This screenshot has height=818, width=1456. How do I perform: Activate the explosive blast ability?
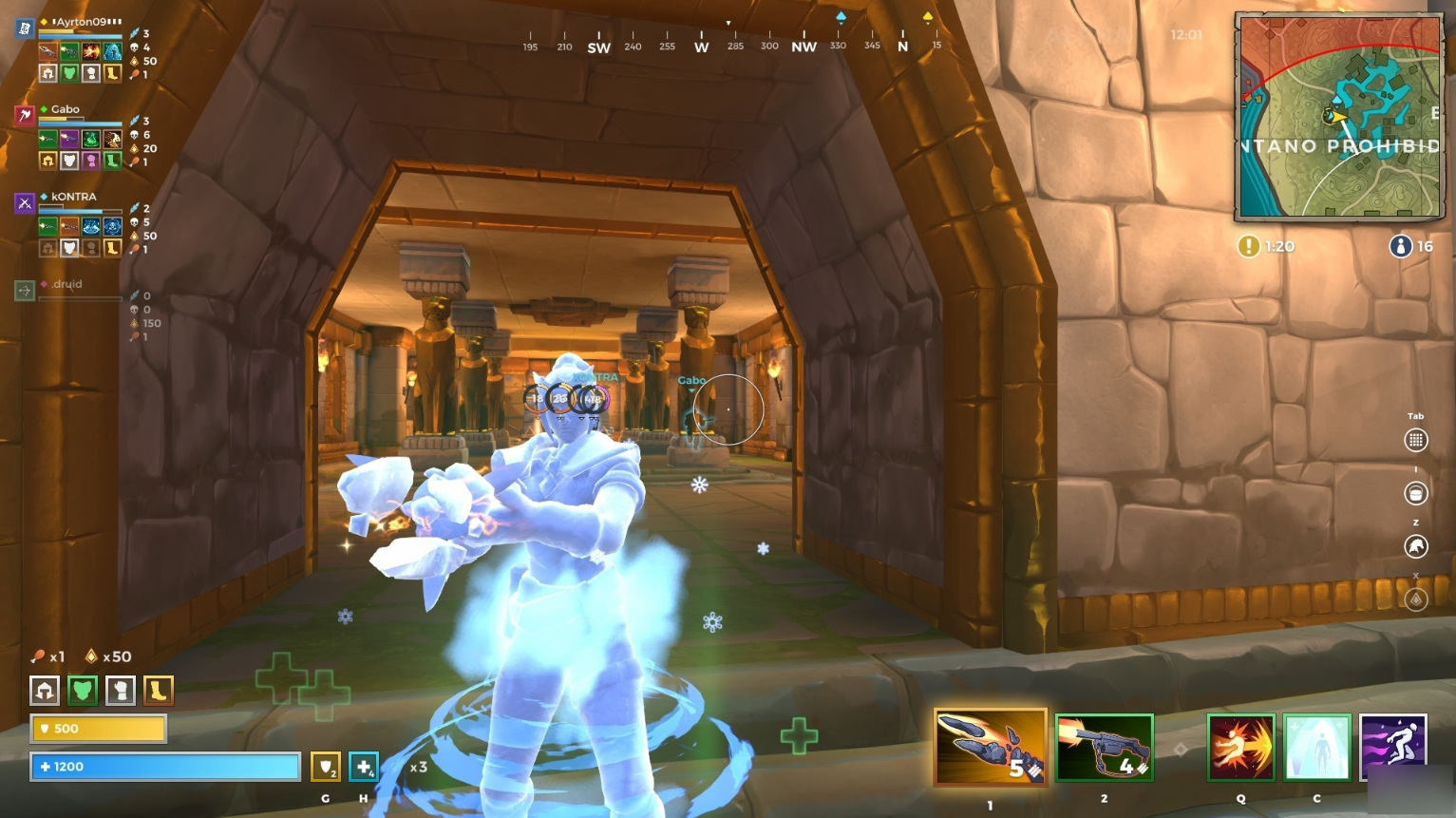(x=1240, y=747)
